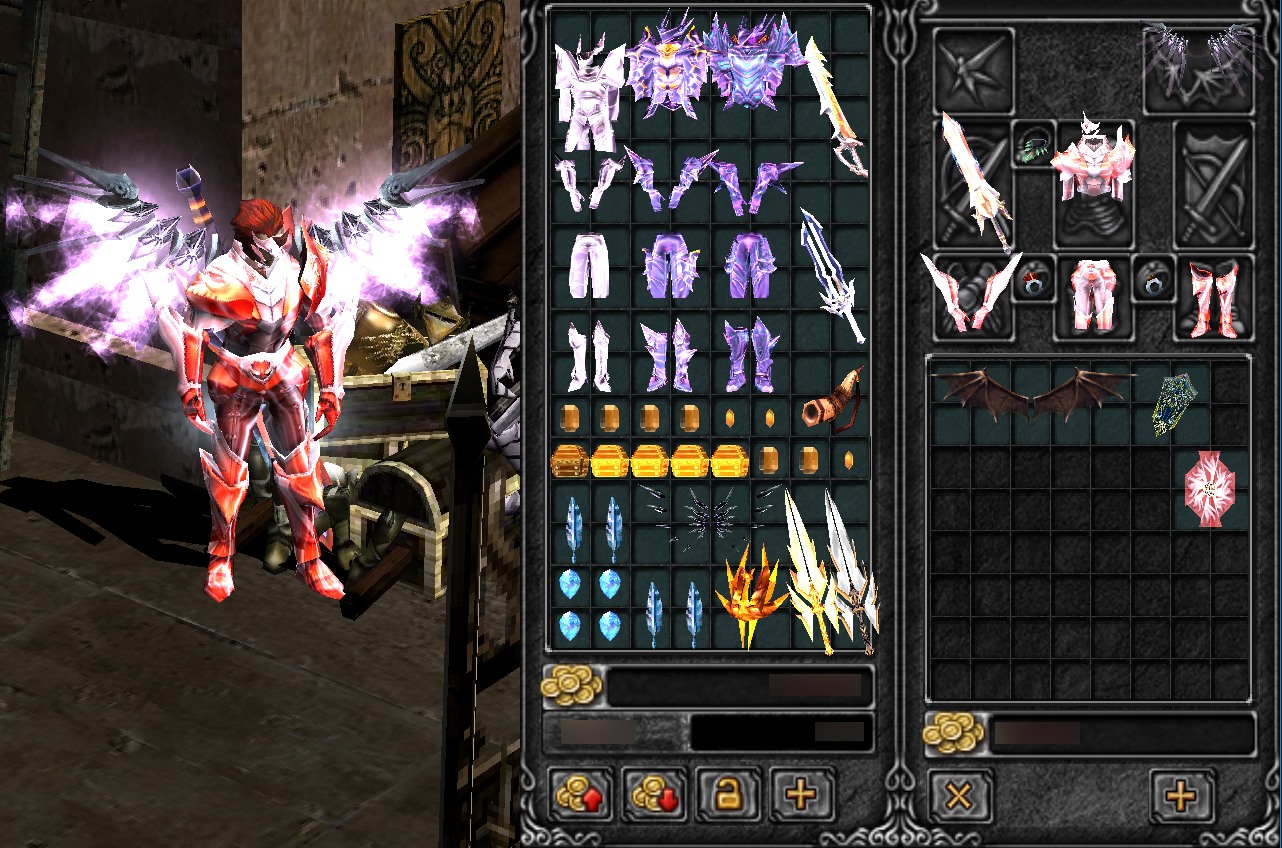Viewport: 1282px width, 848px height.
Task: Toggle the vault padlock button
Action: [729, 795]
